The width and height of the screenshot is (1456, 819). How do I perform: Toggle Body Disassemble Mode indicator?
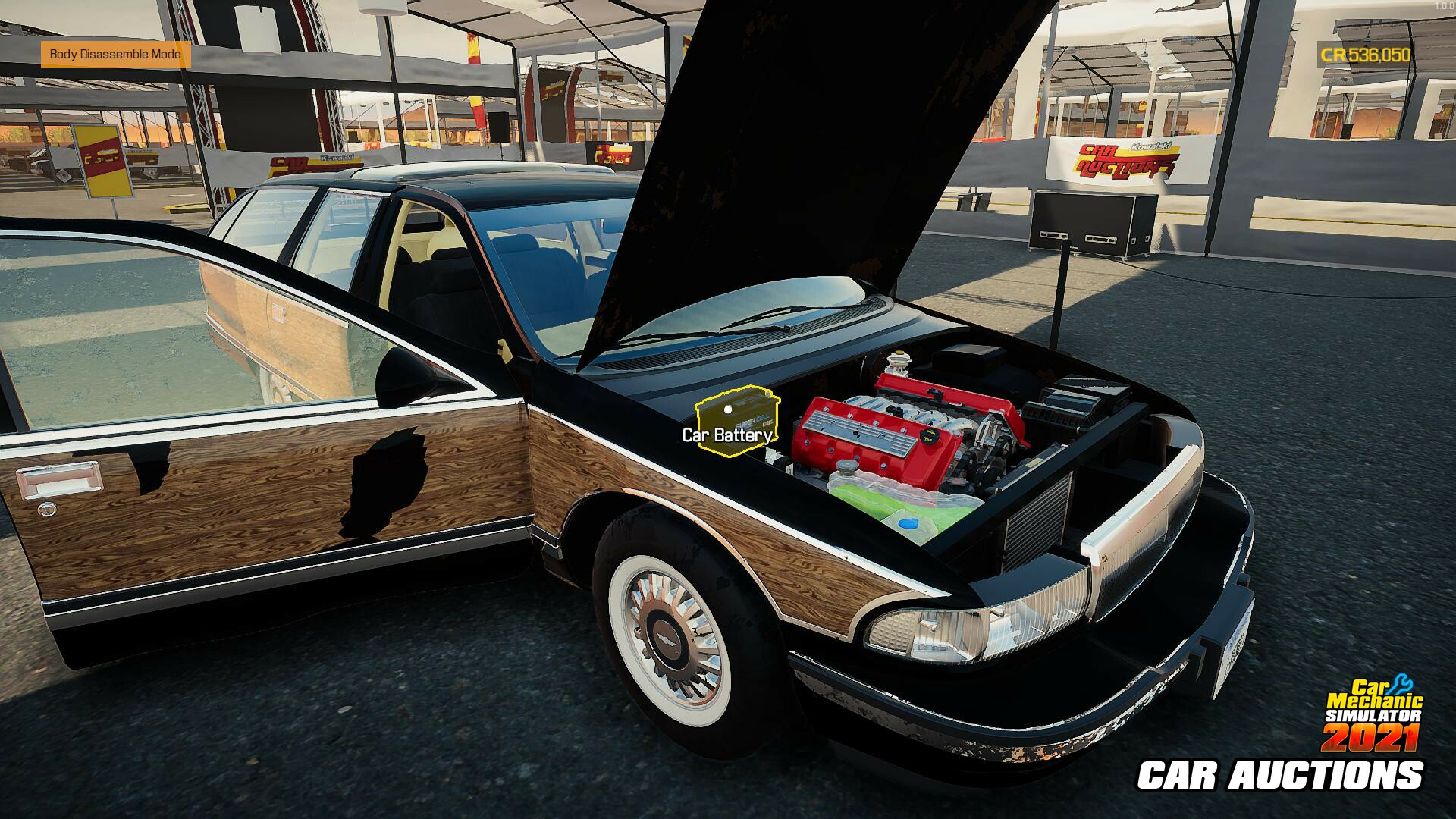(x=115, y=55)
